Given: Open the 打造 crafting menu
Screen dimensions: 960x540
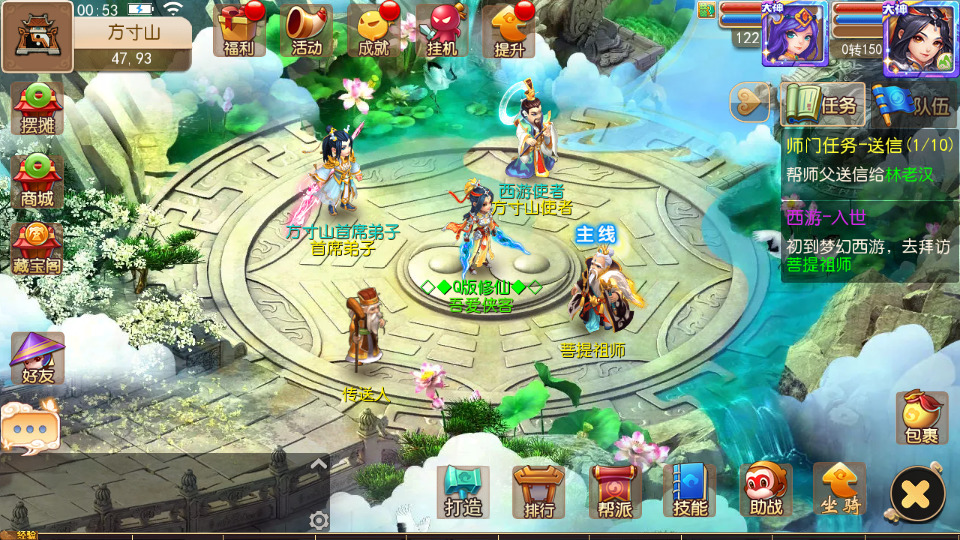Looking at the screenshot, I should pos(463,491).
